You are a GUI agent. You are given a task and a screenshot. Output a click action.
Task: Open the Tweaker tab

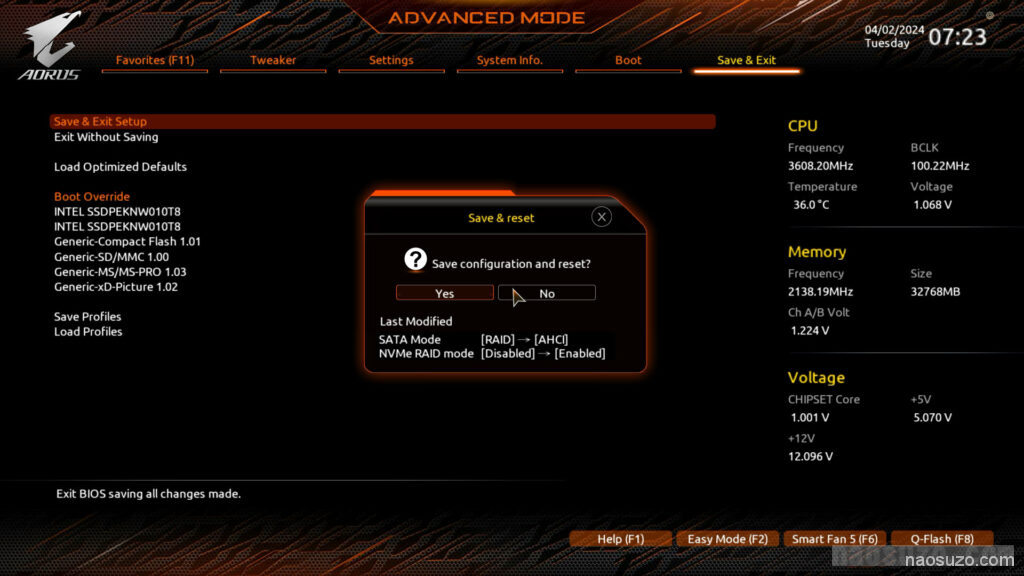[273, 60]
